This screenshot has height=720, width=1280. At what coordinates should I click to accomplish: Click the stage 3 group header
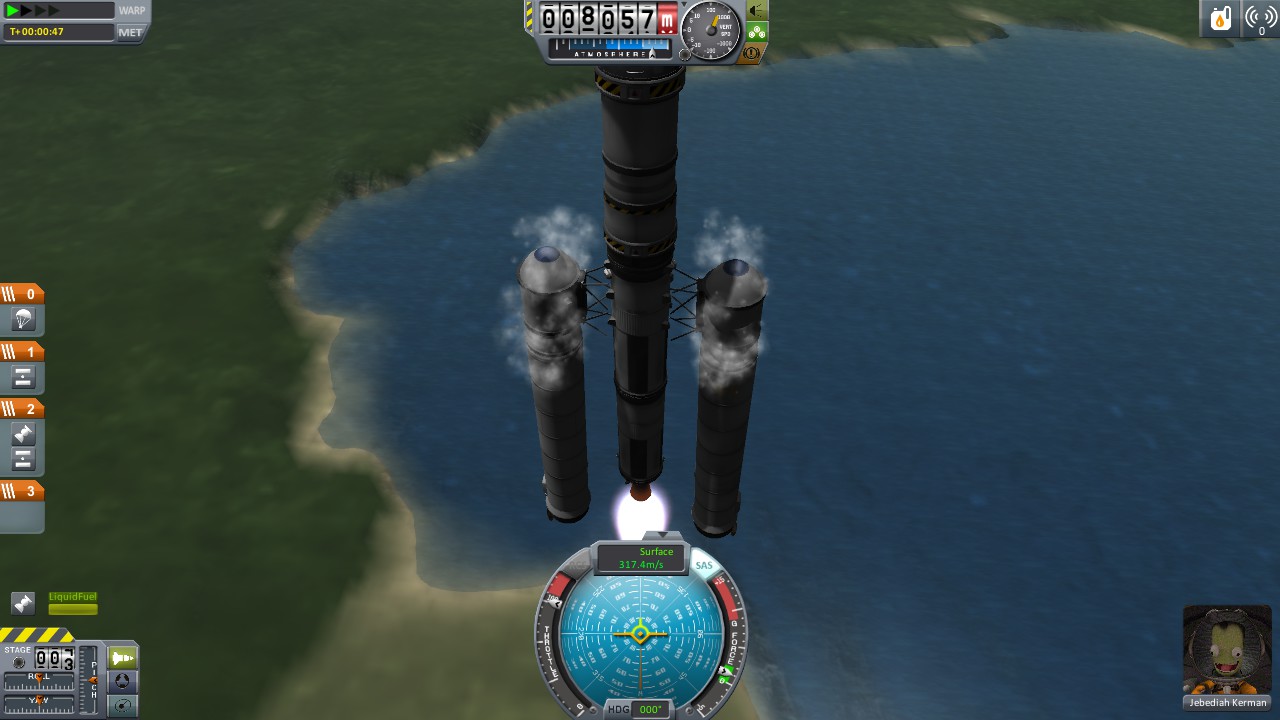click(22, 491)
